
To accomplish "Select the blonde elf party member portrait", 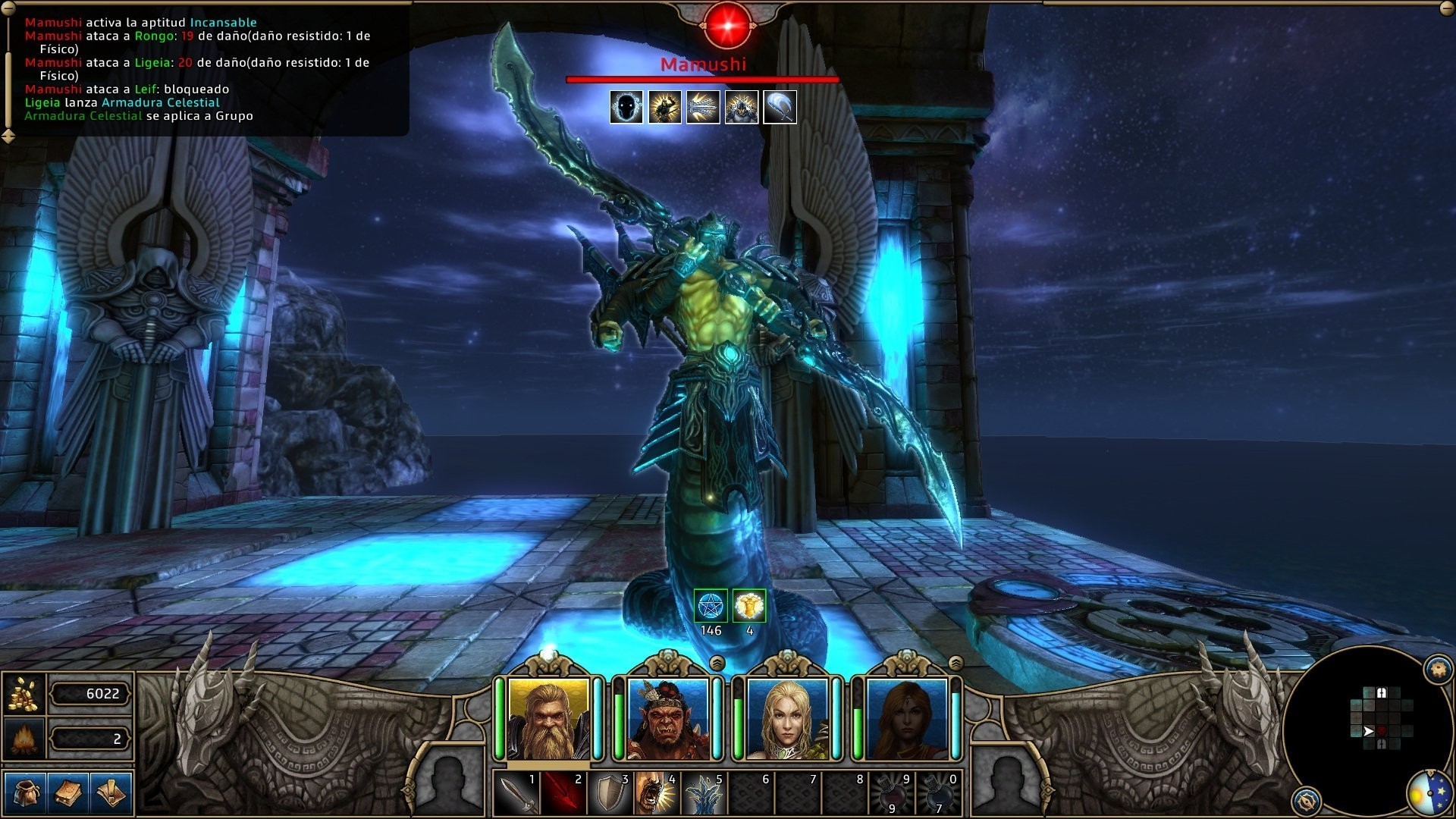I will tap(787, 718).
